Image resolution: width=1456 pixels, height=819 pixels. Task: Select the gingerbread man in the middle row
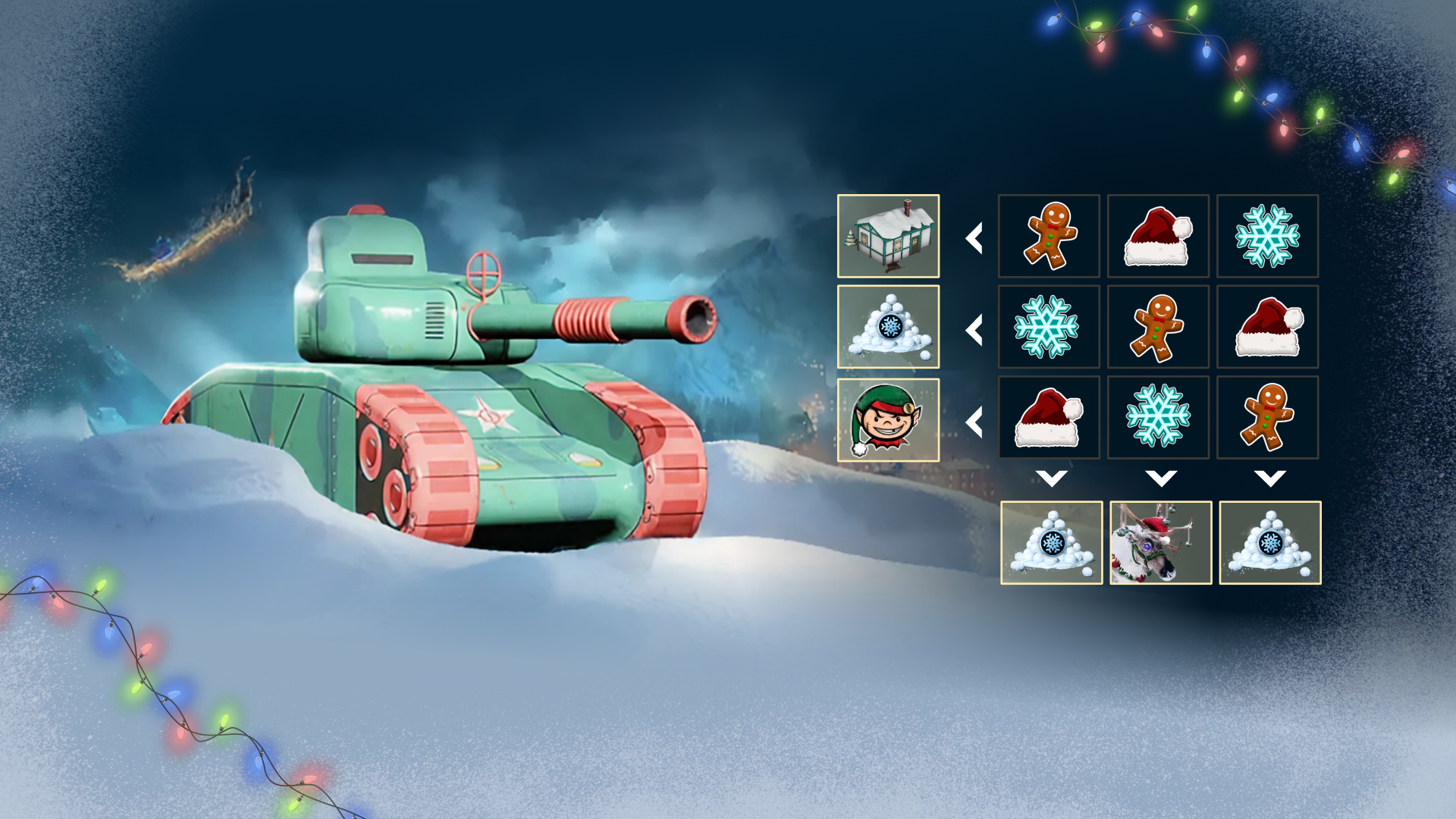[1158, 327]
